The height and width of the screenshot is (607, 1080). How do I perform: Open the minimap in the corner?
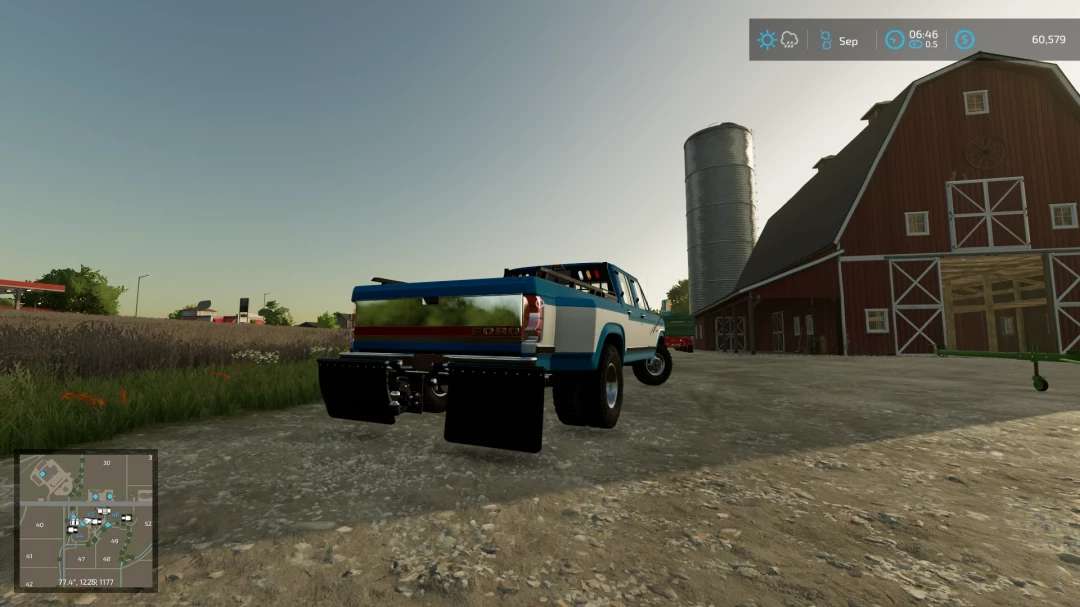(86, 520)
